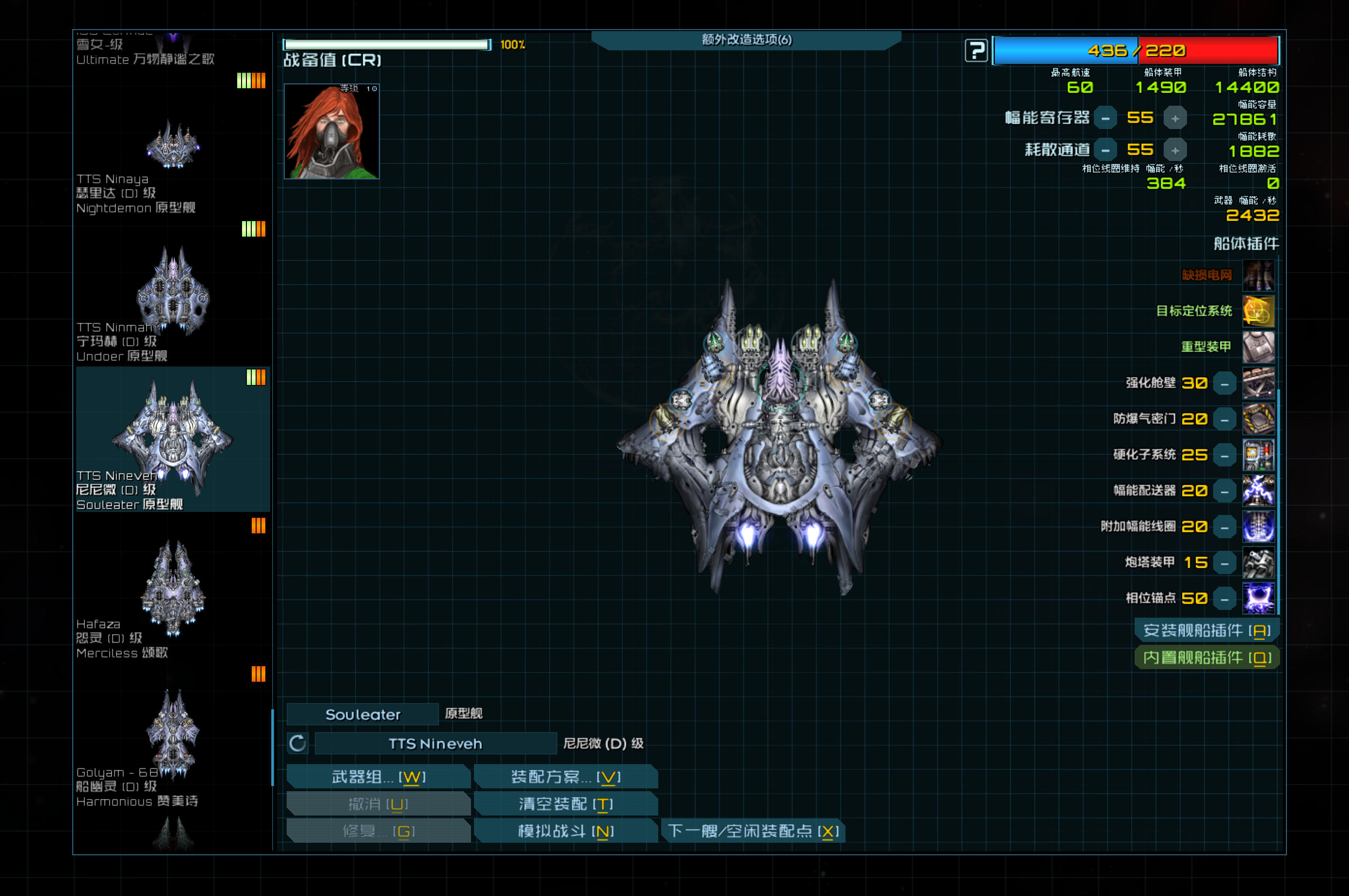Select TTS Ninaya ship in fleet list

[x=173, y=146]
